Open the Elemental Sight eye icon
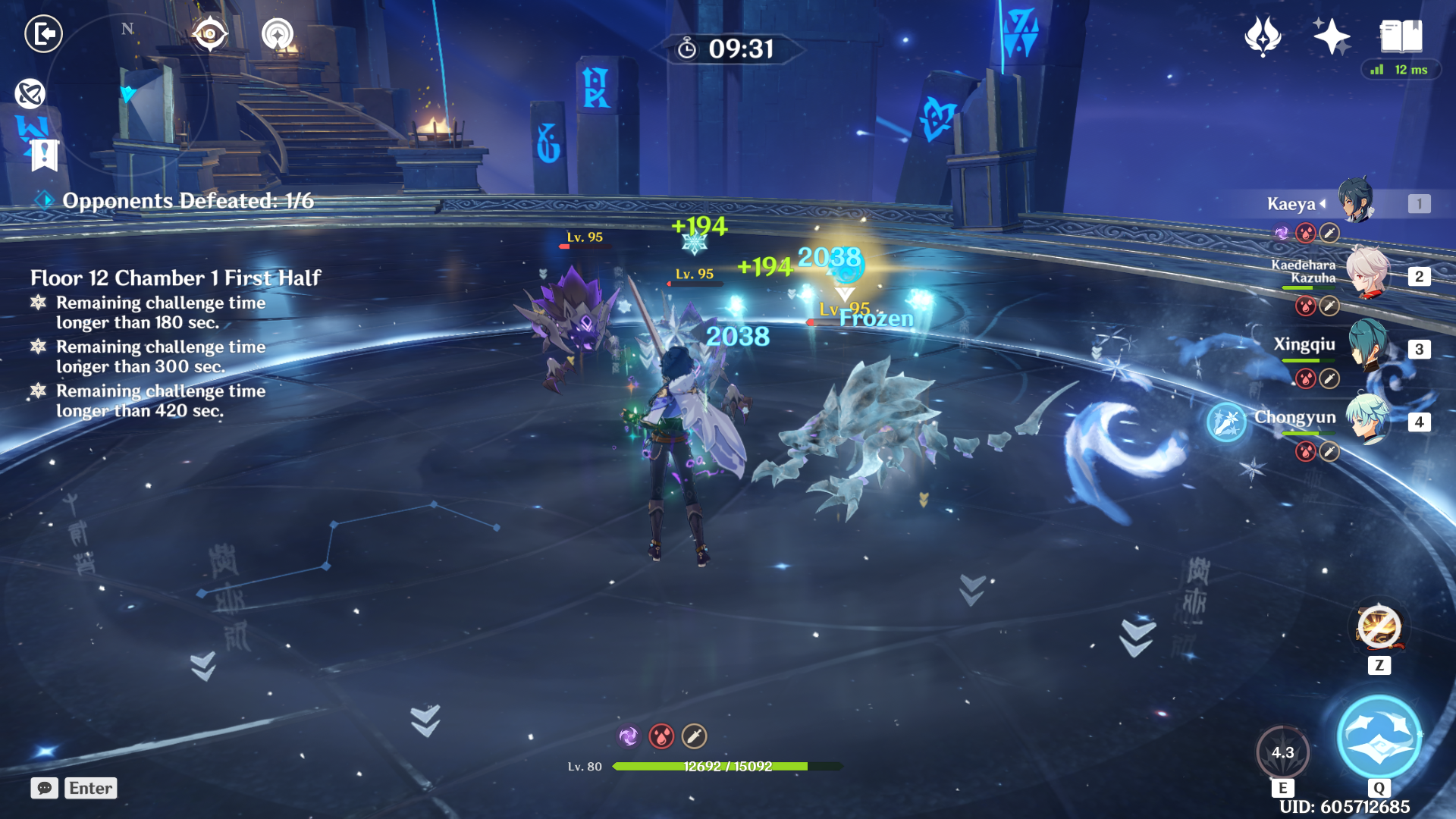 (x=209, y=34)
